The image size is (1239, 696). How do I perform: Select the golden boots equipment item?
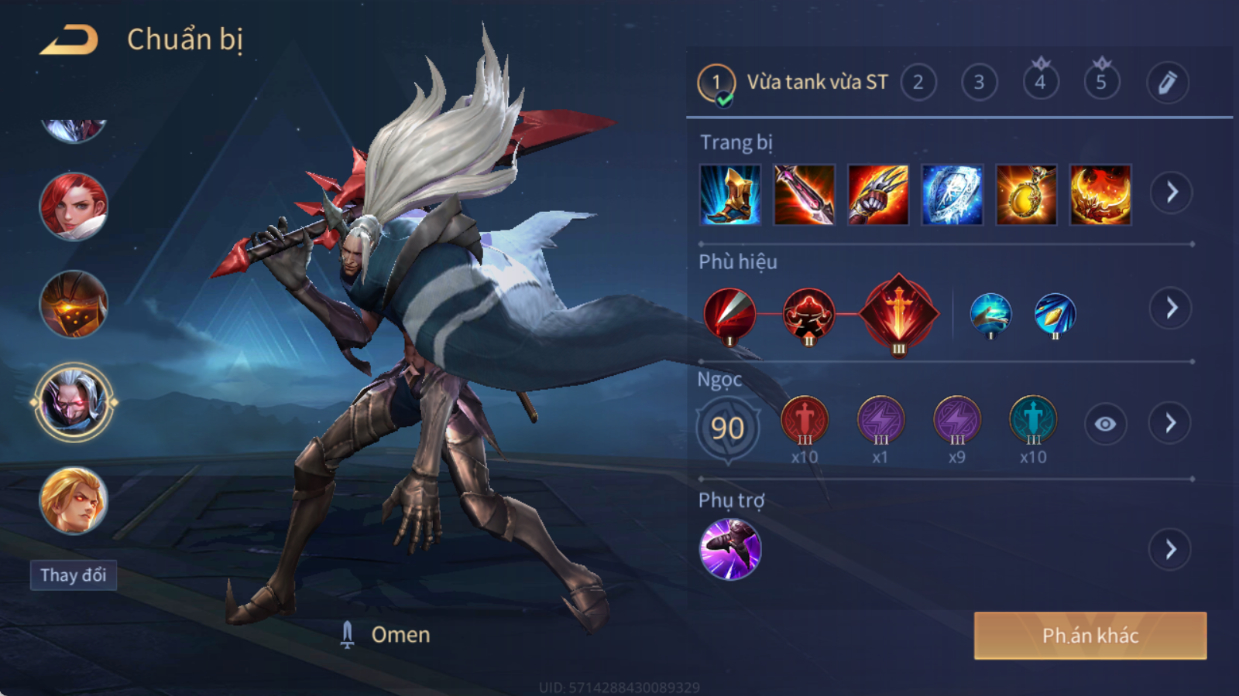coord(730,194)
